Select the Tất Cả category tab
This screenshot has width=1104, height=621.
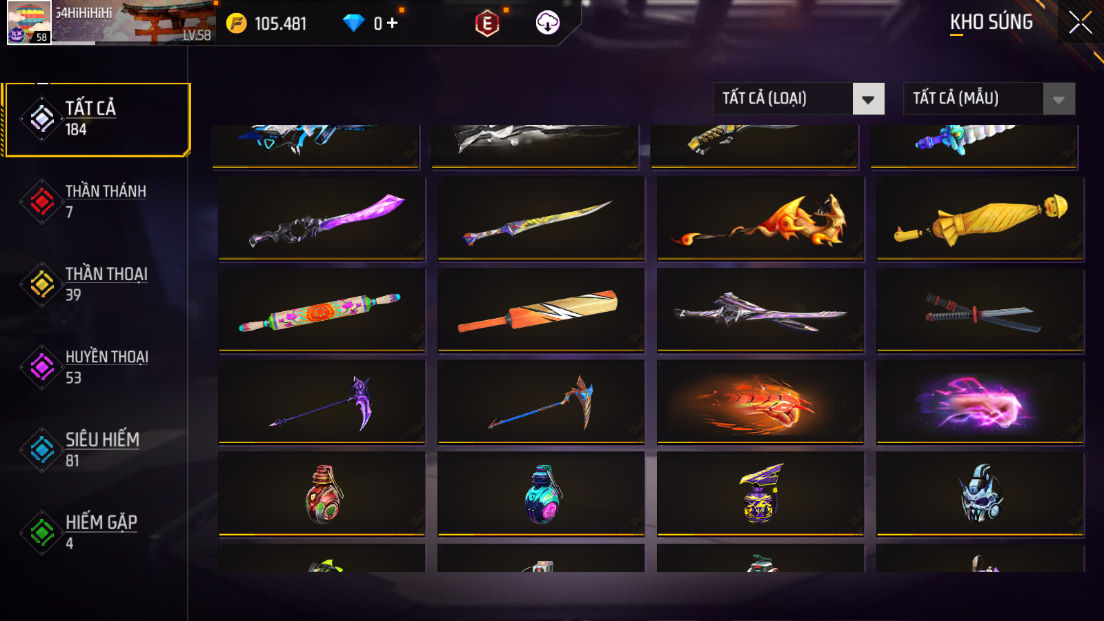pyautogui.click(x=96, y=120)
